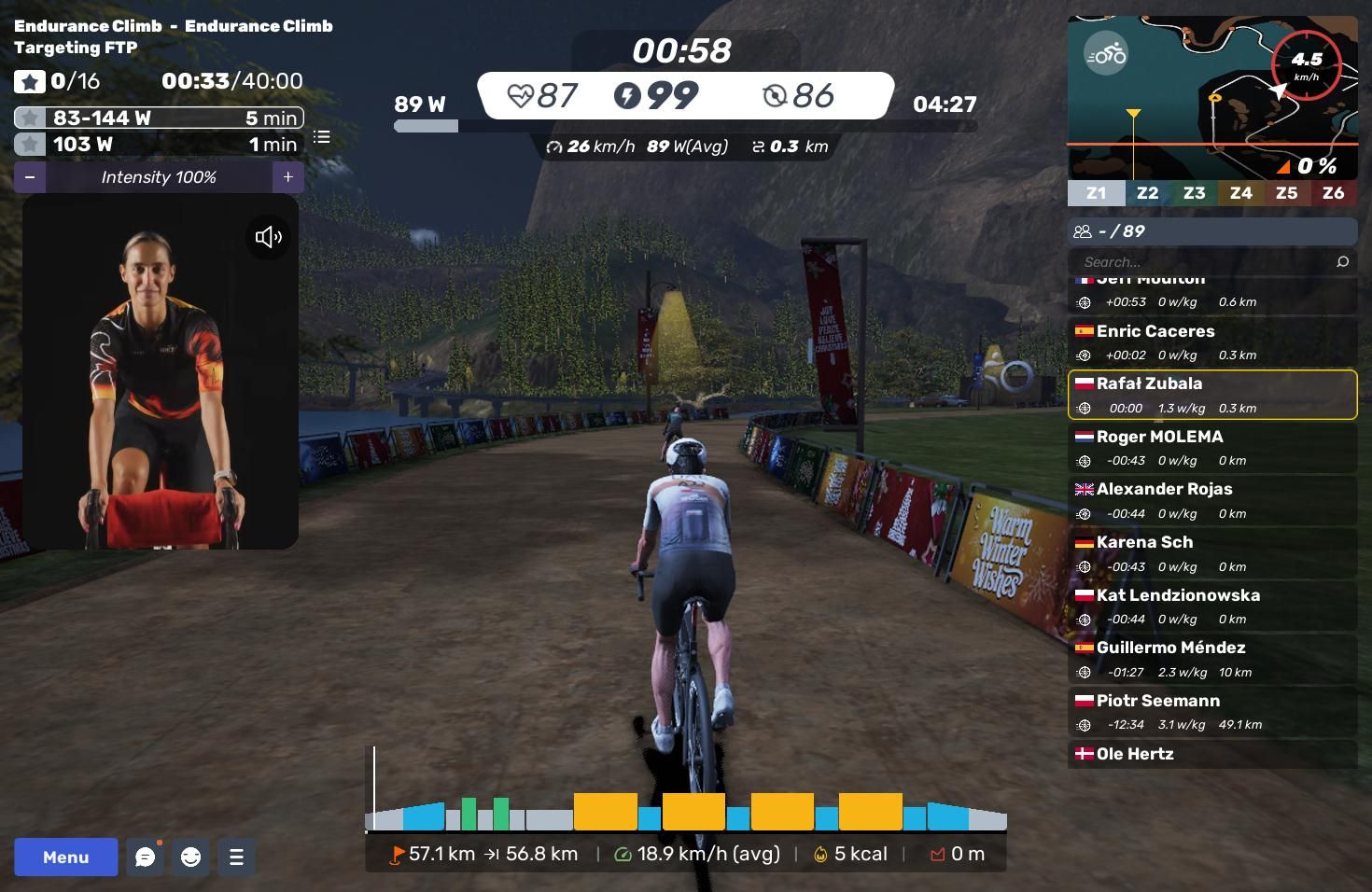Open the blue Menu button
Screen dimensions: 1372x892
65,857
